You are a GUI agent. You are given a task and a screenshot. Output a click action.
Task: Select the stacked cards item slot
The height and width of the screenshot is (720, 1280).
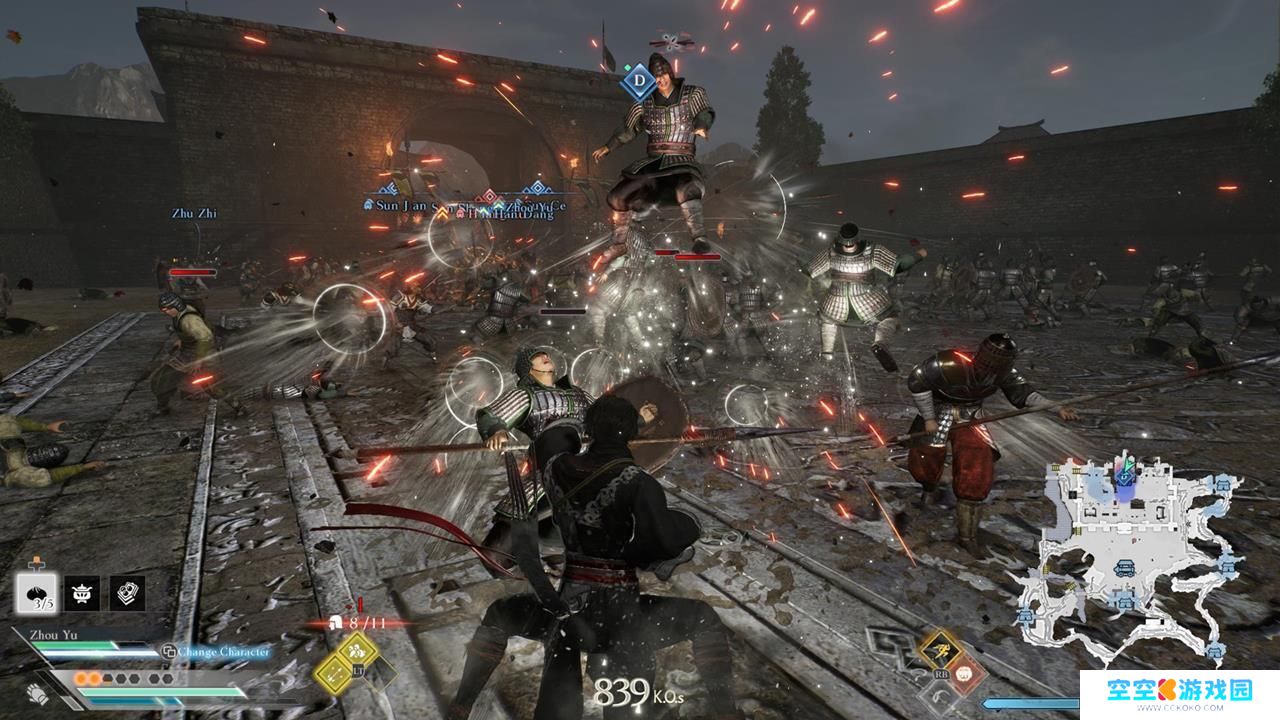(x=127, y=594)
